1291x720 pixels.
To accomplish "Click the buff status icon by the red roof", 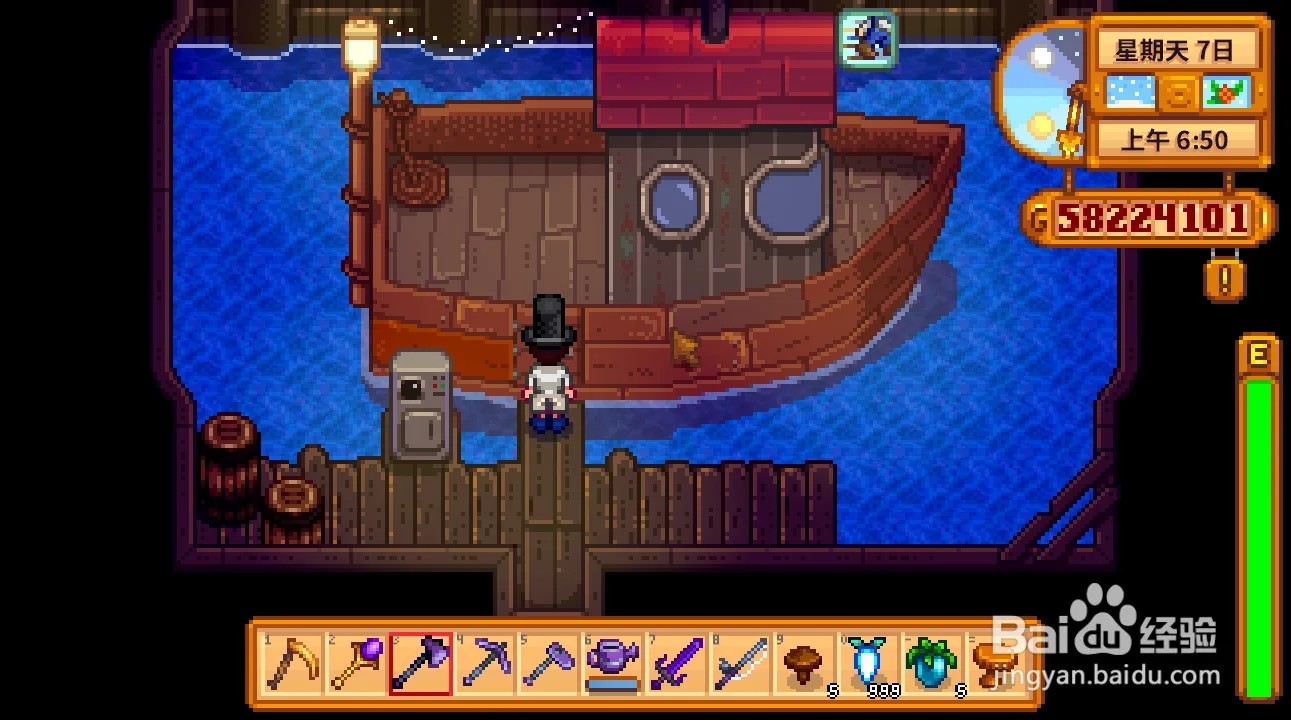I will coord(867,40).
